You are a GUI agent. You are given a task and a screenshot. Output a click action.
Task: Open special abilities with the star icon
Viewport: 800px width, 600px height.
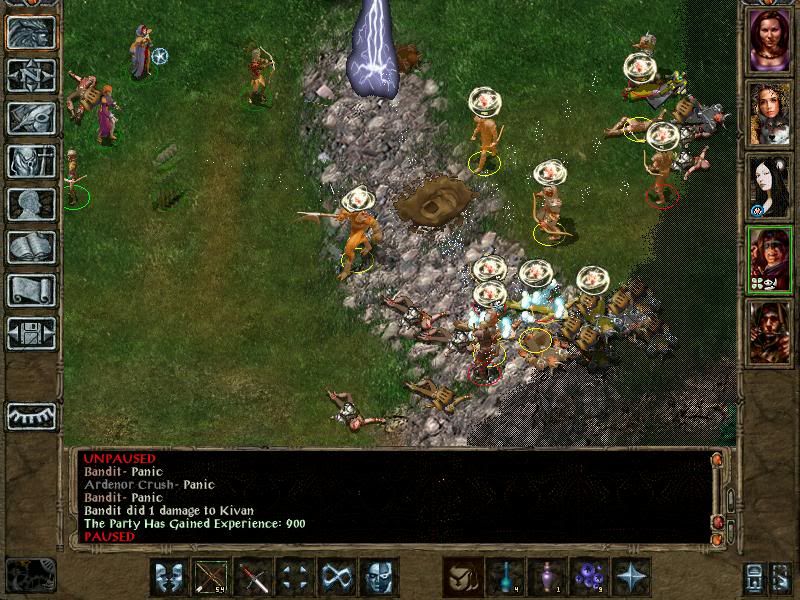[x=632, y=577]
